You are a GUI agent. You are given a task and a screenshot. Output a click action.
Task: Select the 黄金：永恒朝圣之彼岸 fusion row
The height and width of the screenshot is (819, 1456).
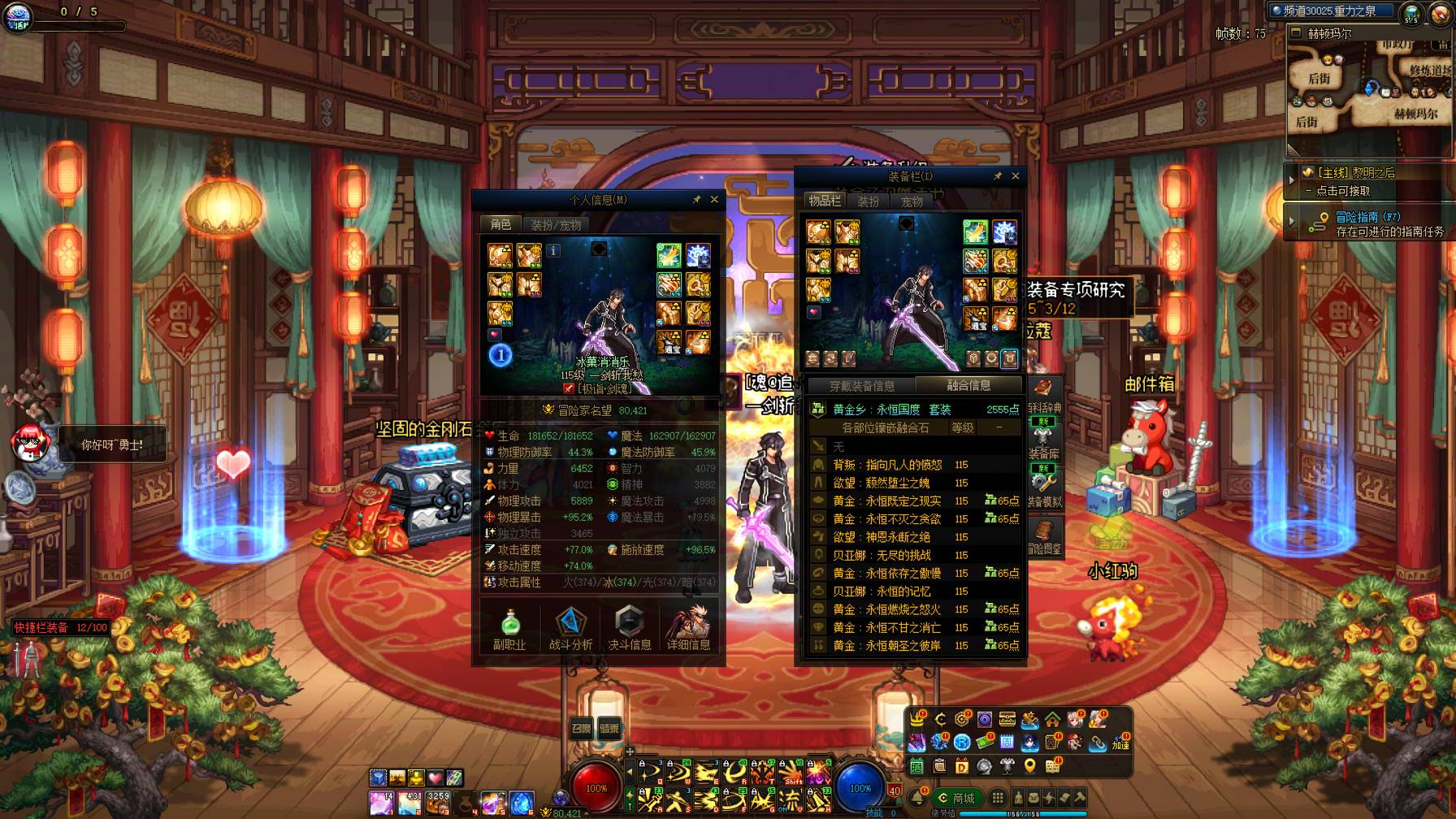click(886, 646)
